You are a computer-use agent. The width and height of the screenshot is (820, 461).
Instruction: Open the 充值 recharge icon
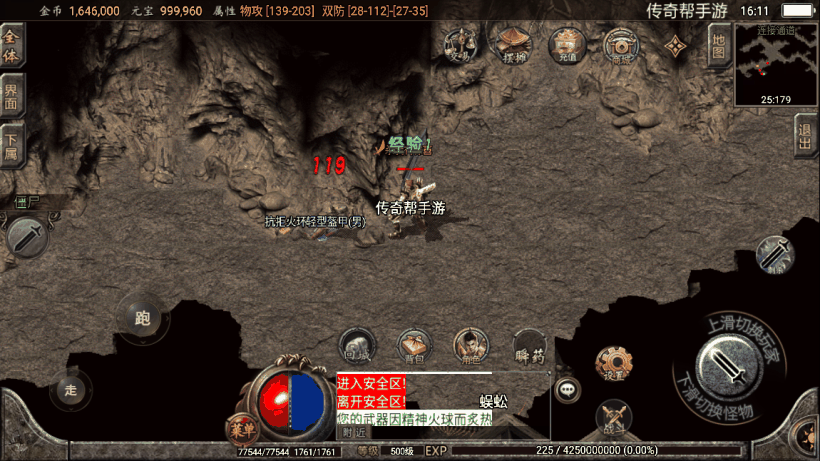(567, 45)
